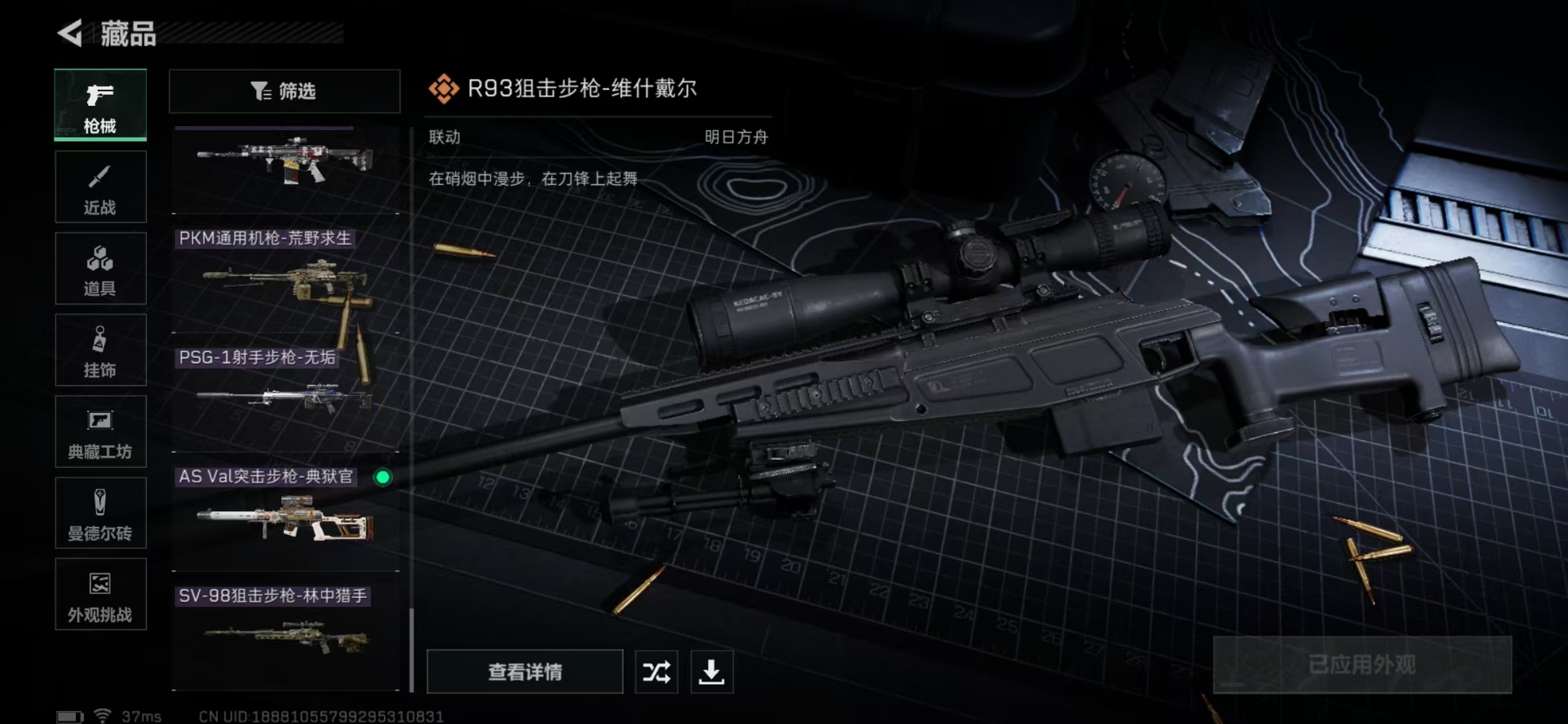The width and height of the screenshot is (1568, 724).
Task: Go back using the arrow beside 藏品
Action: (70, 33)
